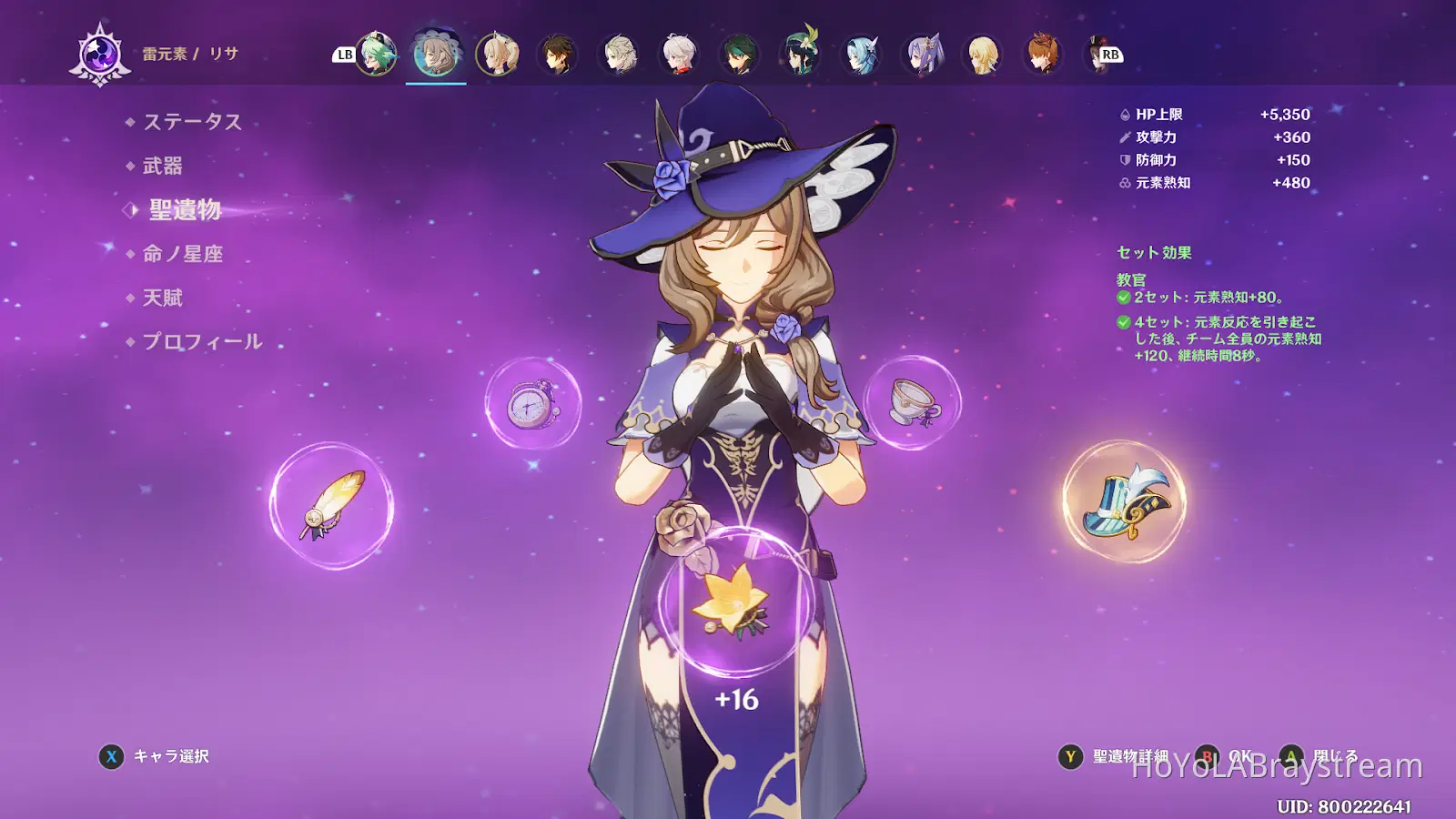Open the 天賦 menu entry

tap(163, 298)
